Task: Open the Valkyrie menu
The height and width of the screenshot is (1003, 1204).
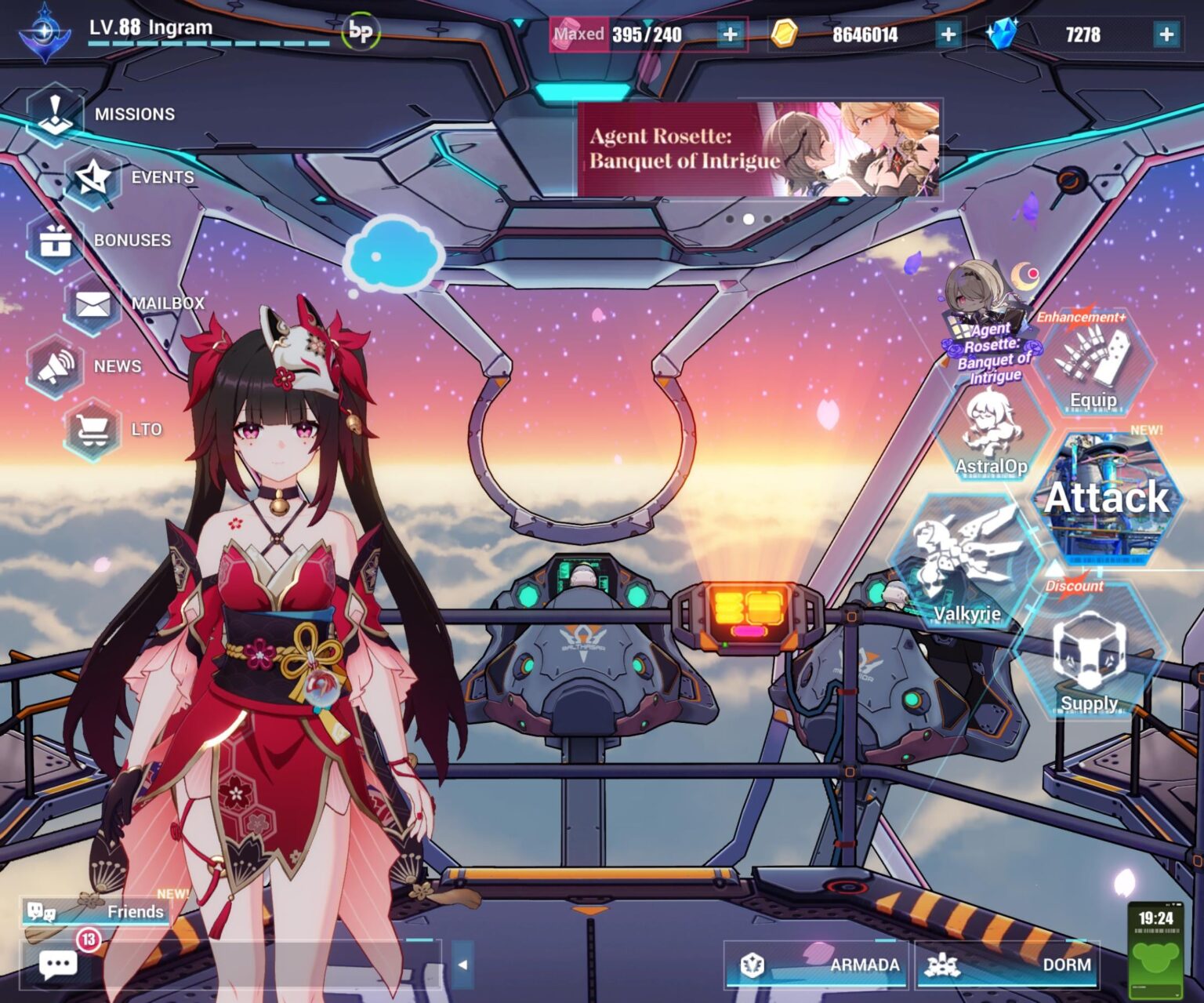Action: (967, 561)
